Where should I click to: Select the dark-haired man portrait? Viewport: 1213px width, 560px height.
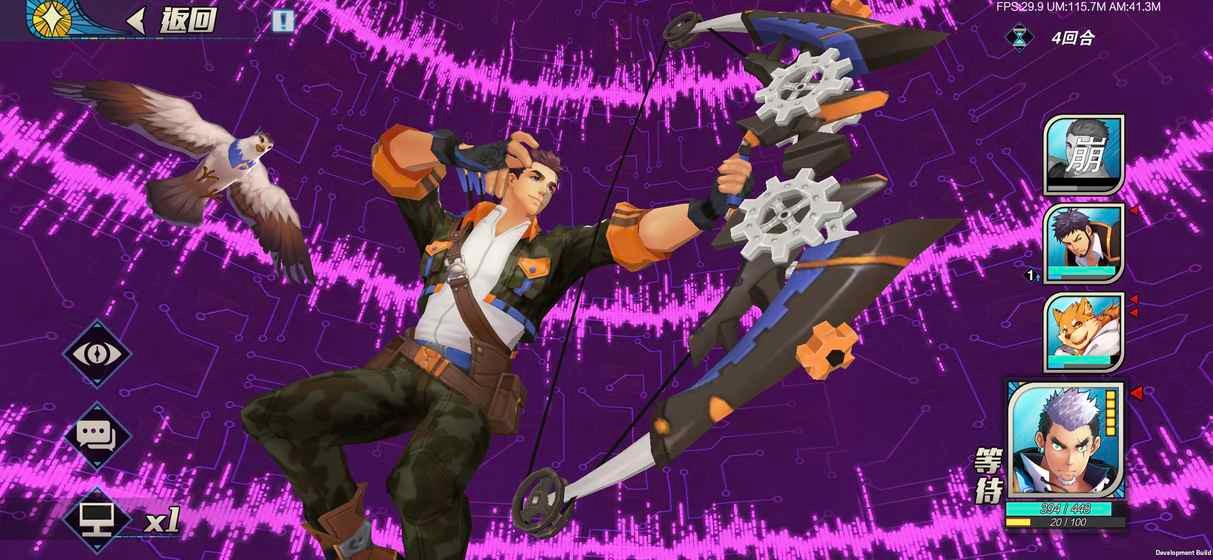point(1084,243)
